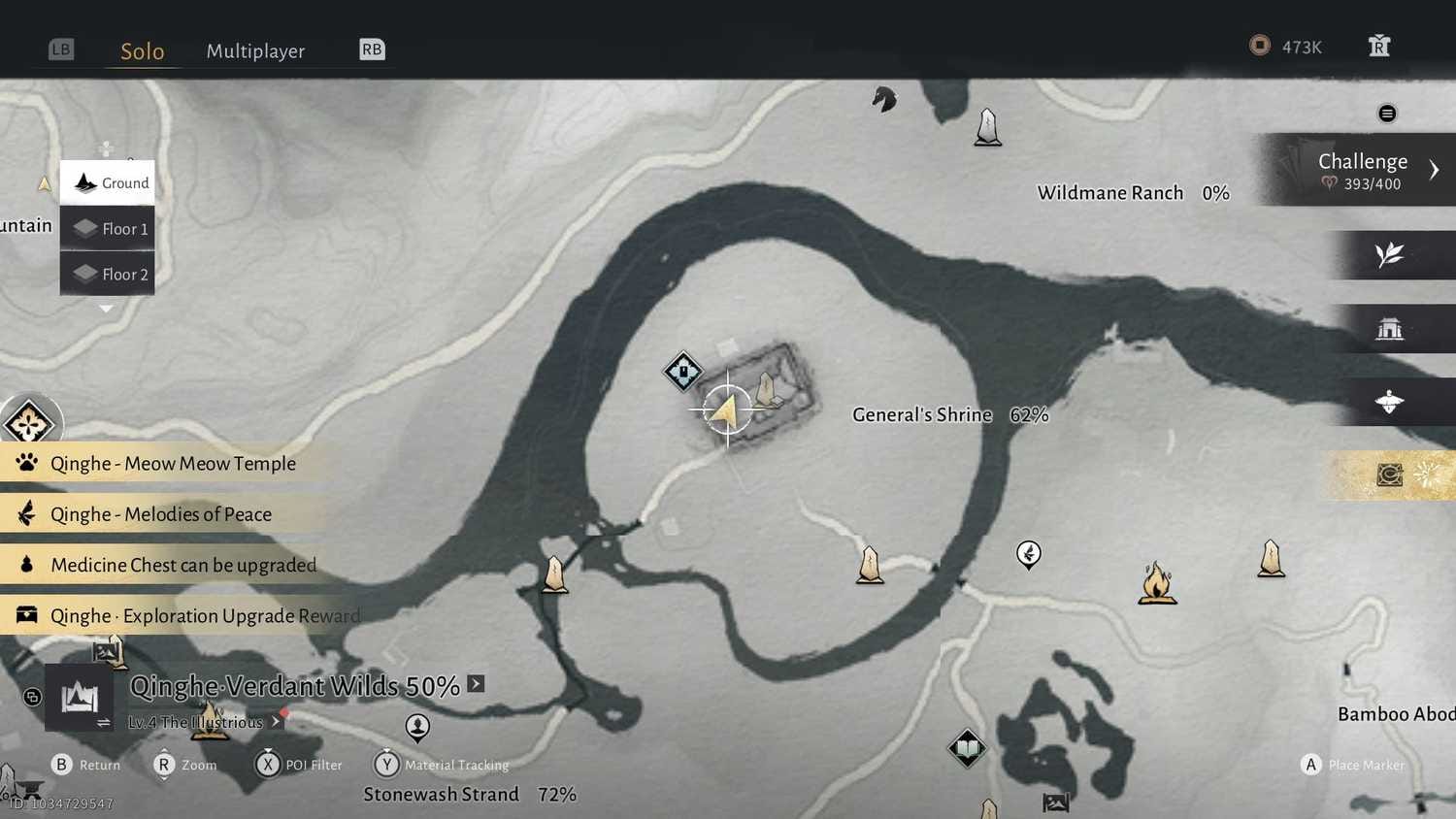Choose the Ground map layer
The height and width of the screenshot is (819, 1456).
coord(108,182)
